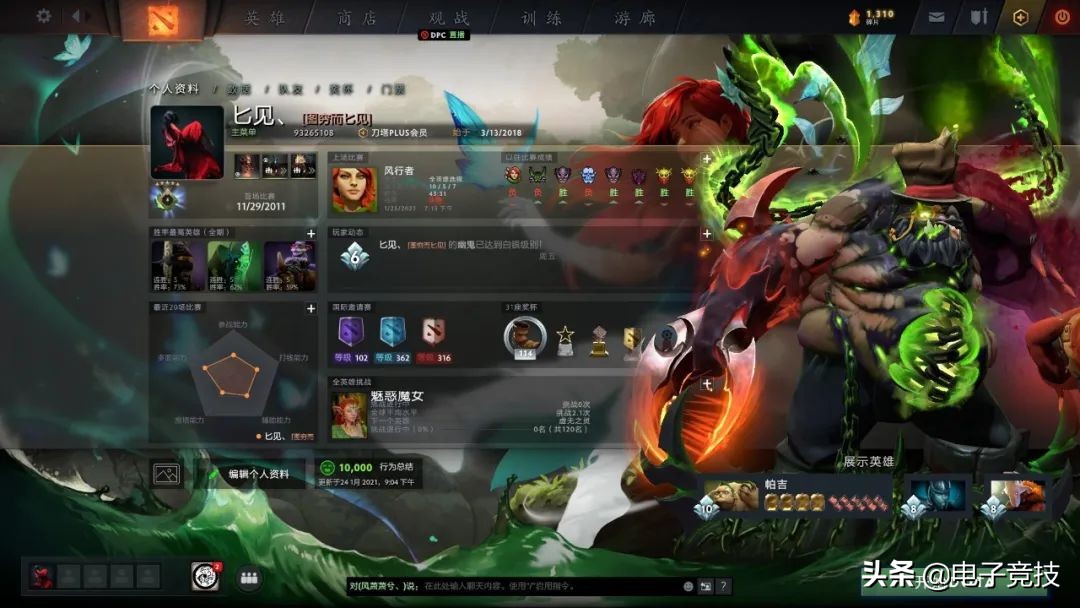This screenshot has height=608, width=1080.
Task: Switch to the 队友 teammates profile tab
Action: (x=291, y=89)
